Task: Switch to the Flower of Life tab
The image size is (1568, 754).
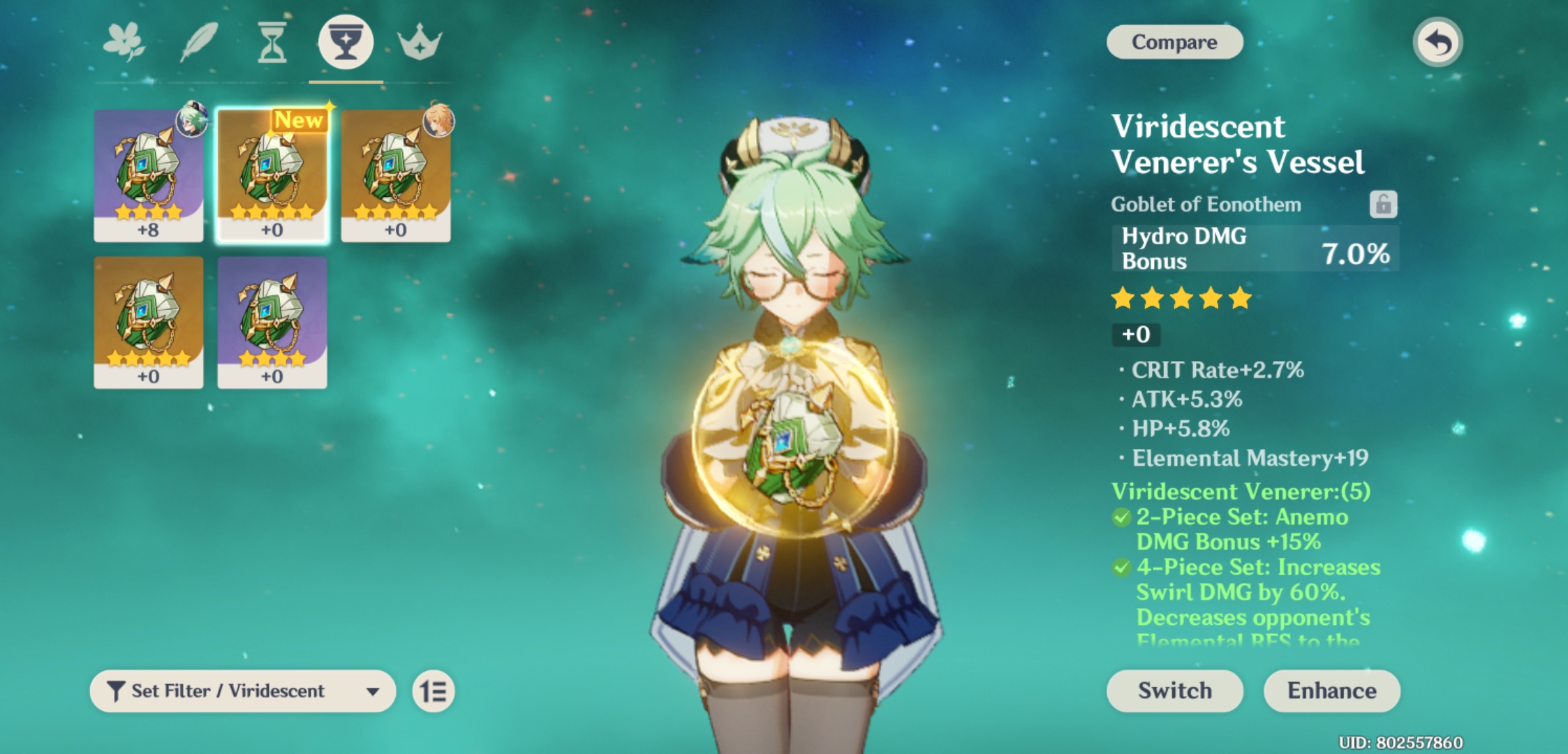Action: pos(124,42)
